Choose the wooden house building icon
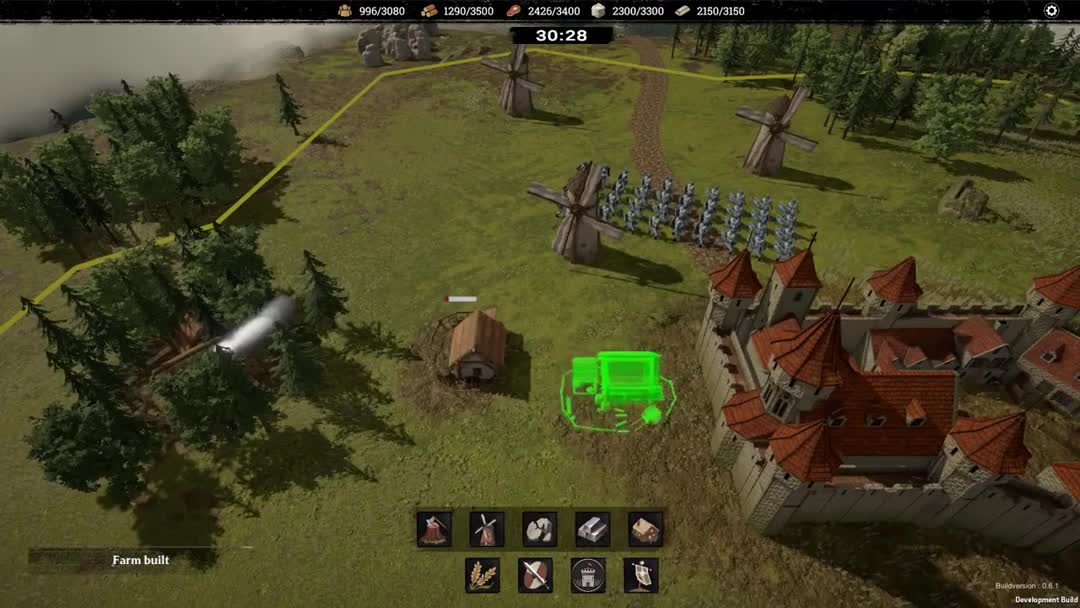 coord(645,529)
